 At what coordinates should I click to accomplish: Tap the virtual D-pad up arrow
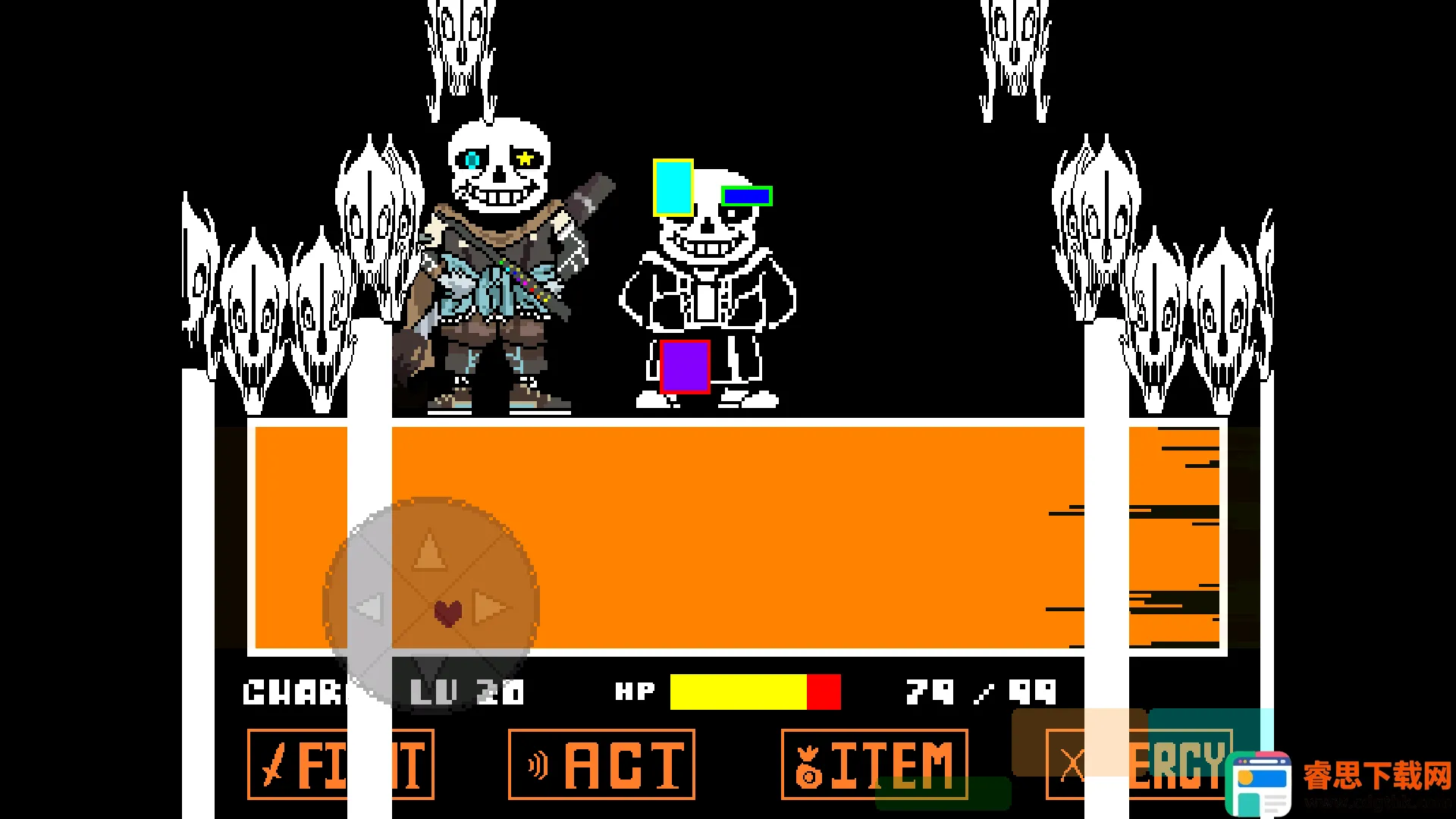tap(430, 551)
